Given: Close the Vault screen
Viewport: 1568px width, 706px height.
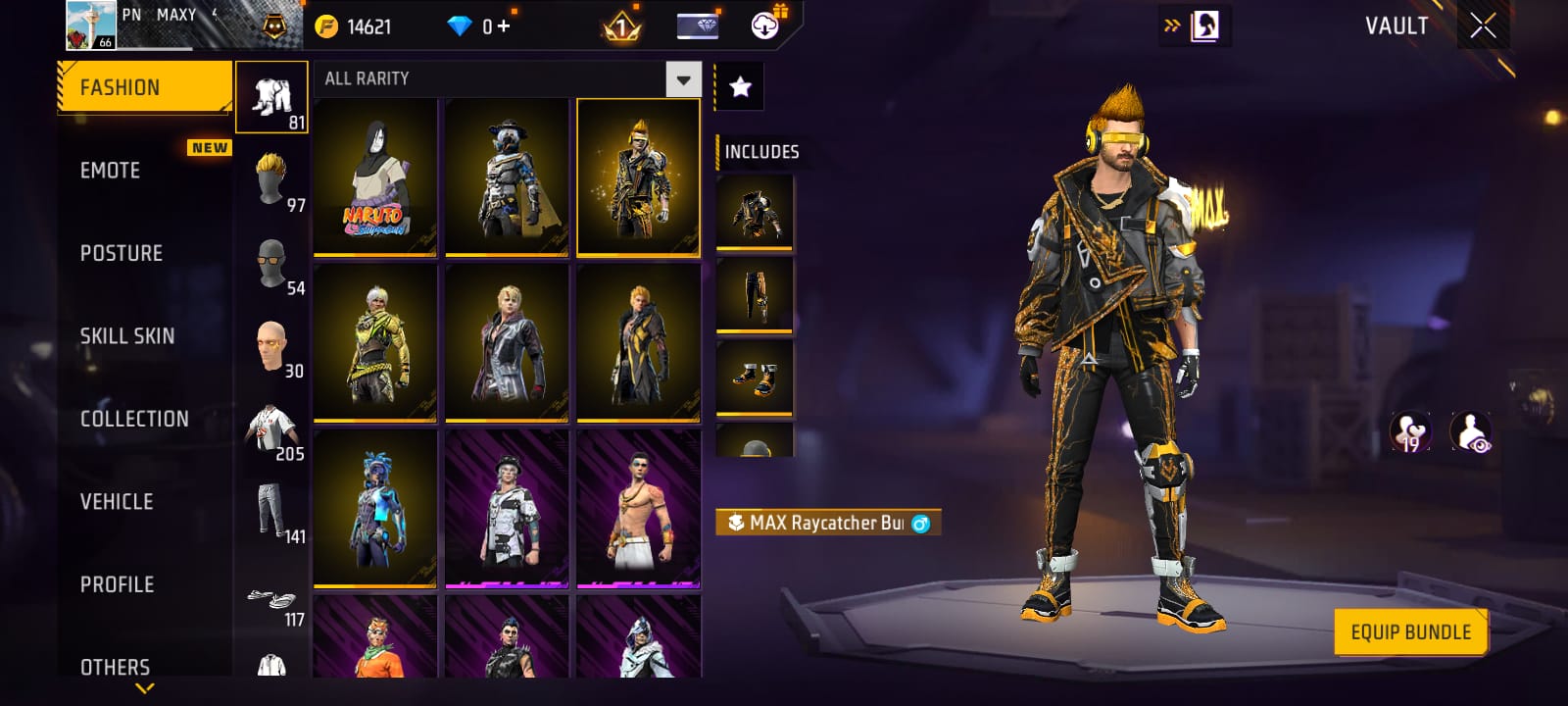Looking at the screenshot, I should (x=1483, y=26).
